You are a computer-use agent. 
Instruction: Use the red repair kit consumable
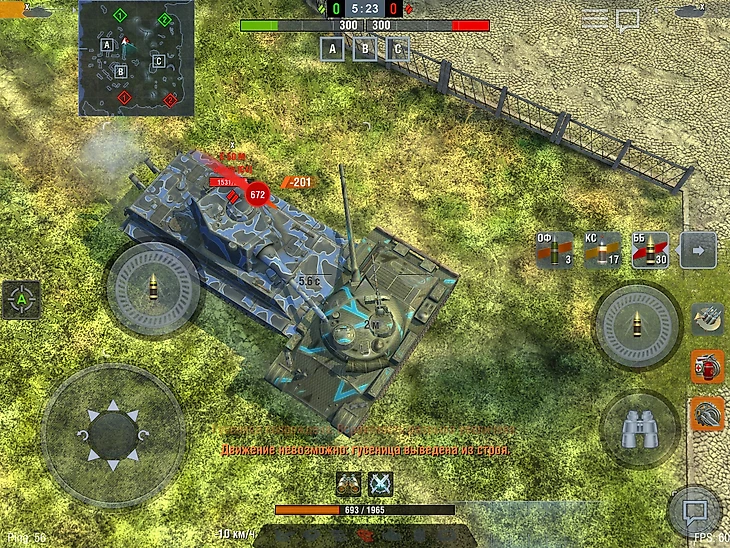(x=708, y=367)
